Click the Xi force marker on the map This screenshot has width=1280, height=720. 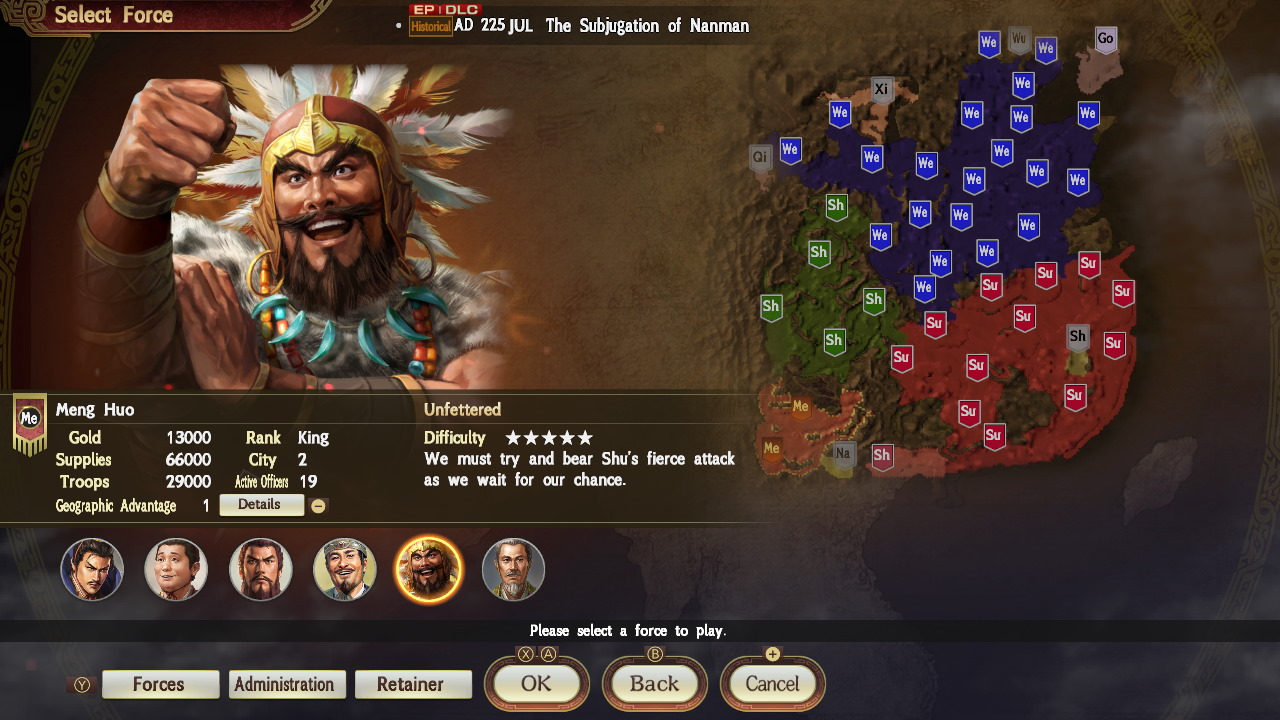pos(881,88)
